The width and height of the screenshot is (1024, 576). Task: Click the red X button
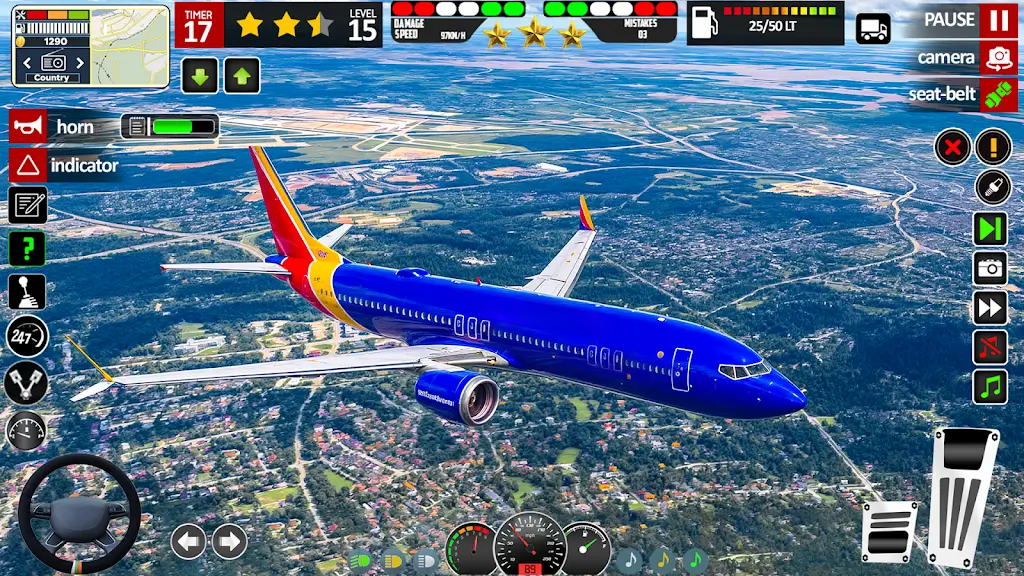point(952,148)
